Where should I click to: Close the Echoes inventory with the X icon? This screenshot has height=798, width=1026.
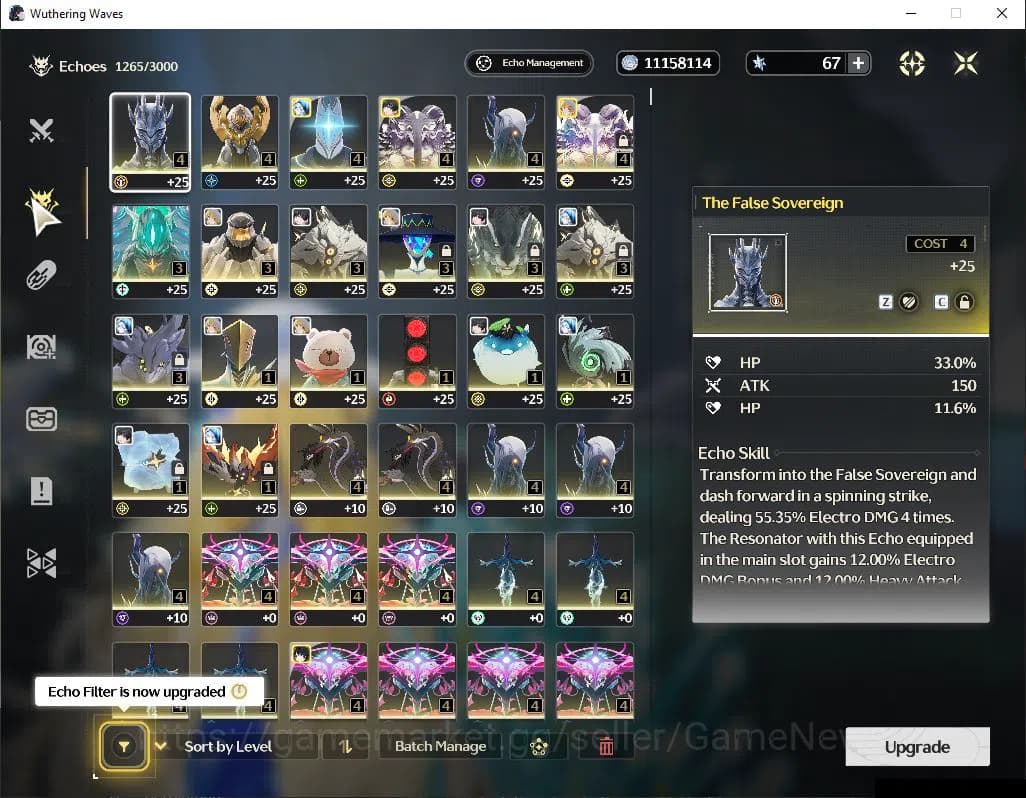click(965, 63)
